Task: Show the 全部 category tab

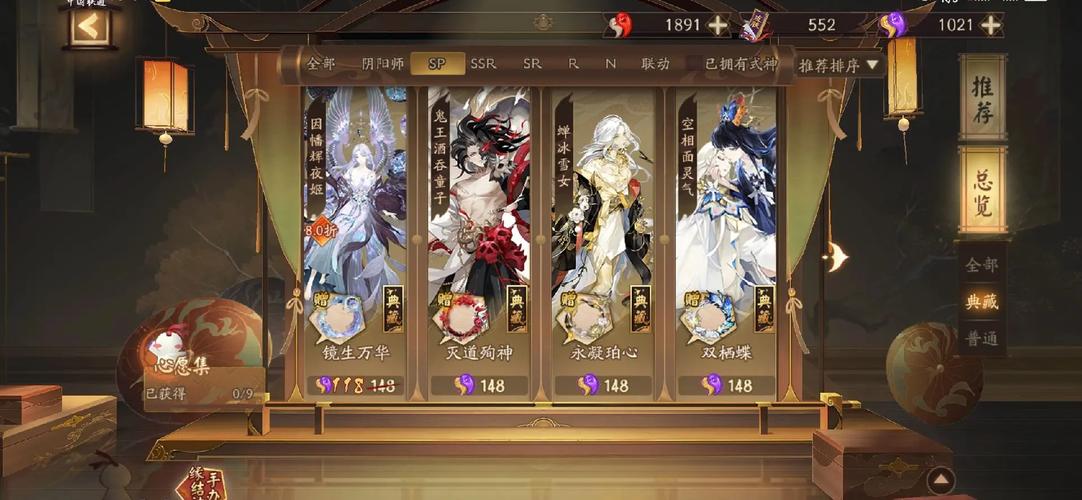Action: (321, 64)
